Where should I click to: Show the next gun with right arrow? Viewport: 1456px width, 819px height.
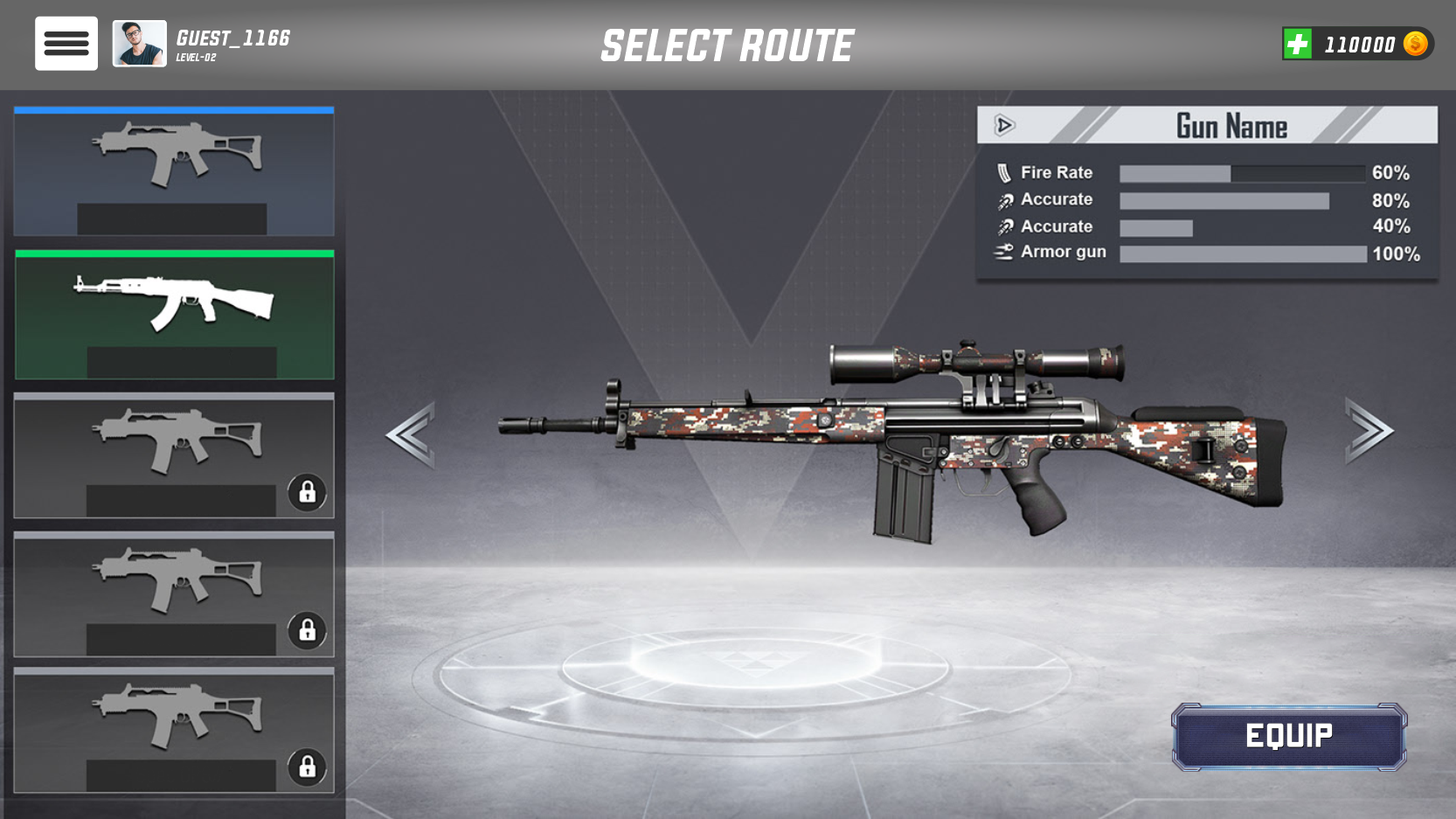pos(1368,430)
